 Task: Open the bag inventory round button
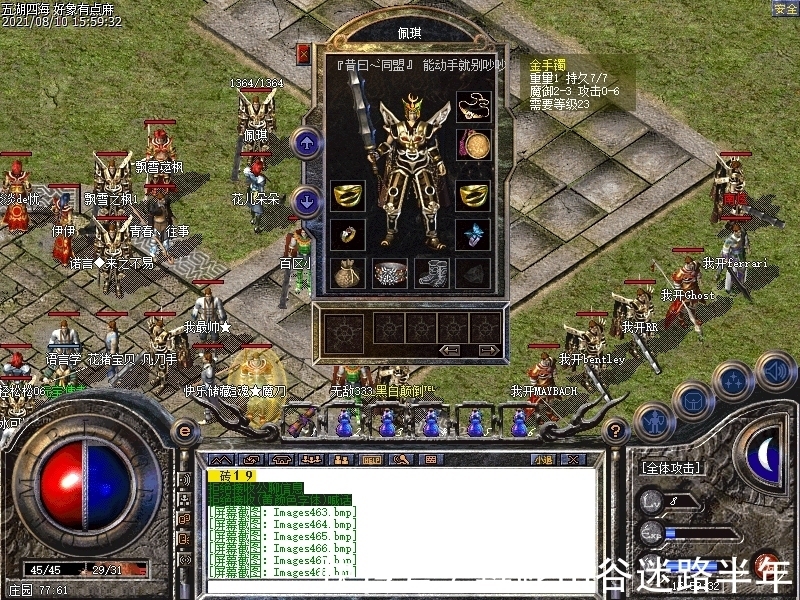[x=692, y=400]
